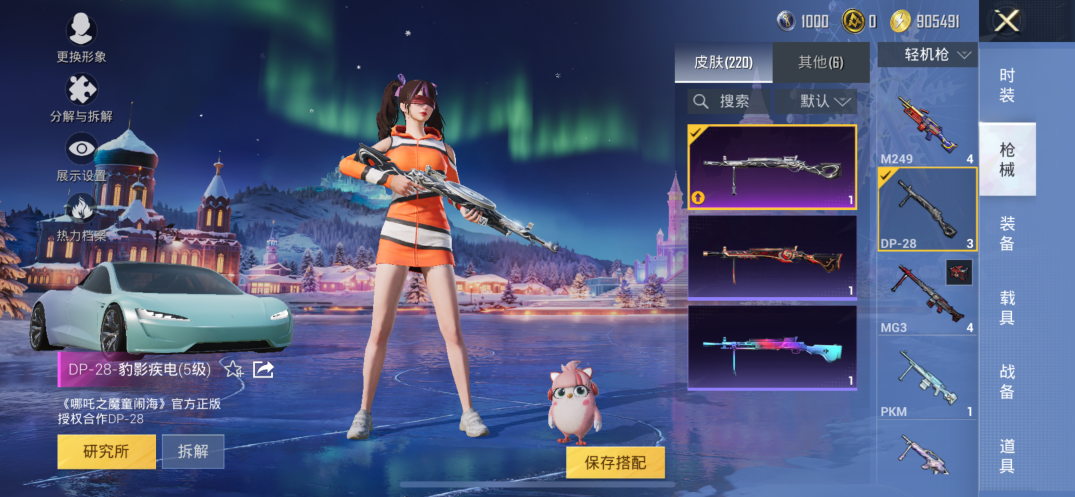The width and height of the screenshot is (1075, 497).
Task: Choose the PKM weapon entry
Action: (x=927, y=380)
